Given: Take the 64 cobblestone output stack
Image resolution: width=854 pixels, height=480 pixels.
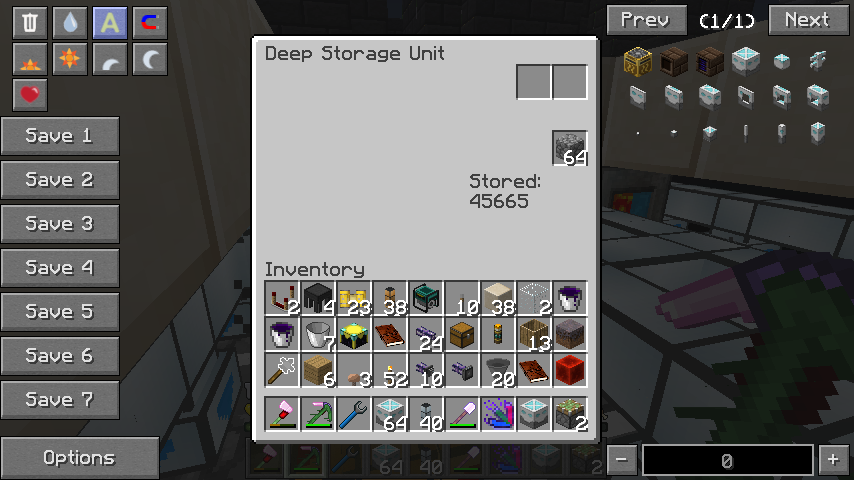Looking at the screenshot, I should click(x=570, y=148).
